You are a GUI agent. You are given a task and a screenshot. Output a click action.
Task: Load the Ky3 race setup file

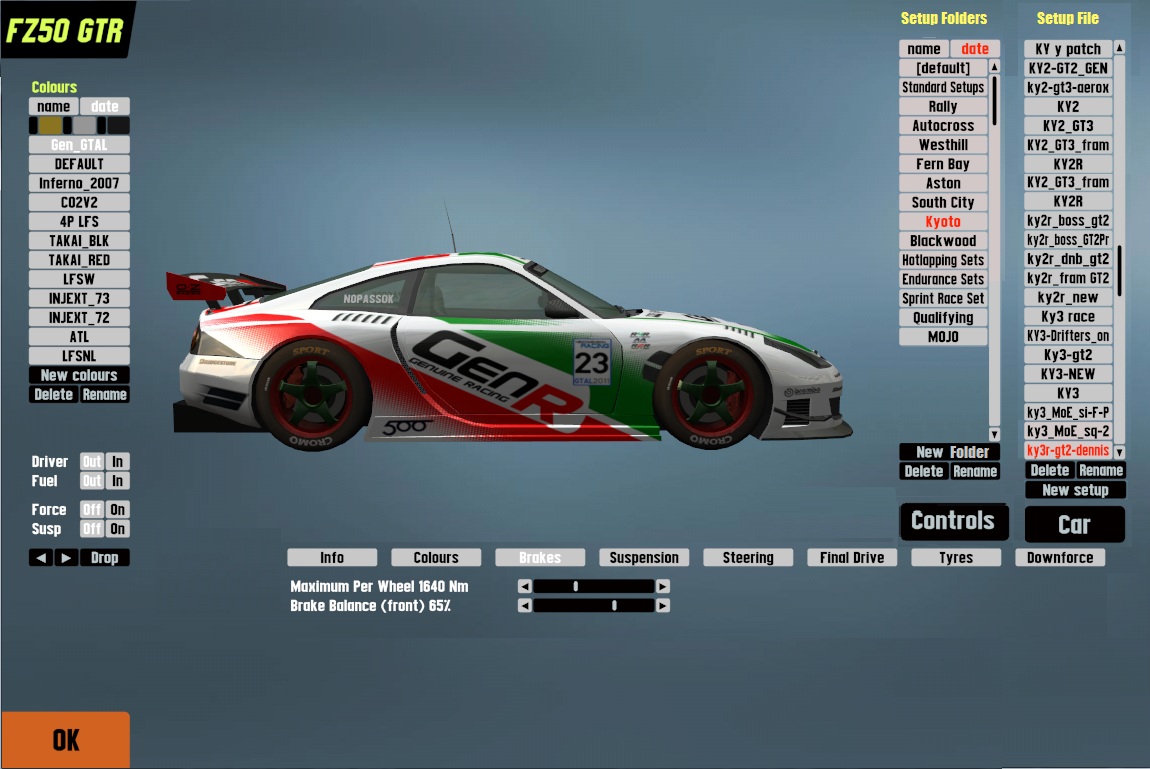(1068, 317)
